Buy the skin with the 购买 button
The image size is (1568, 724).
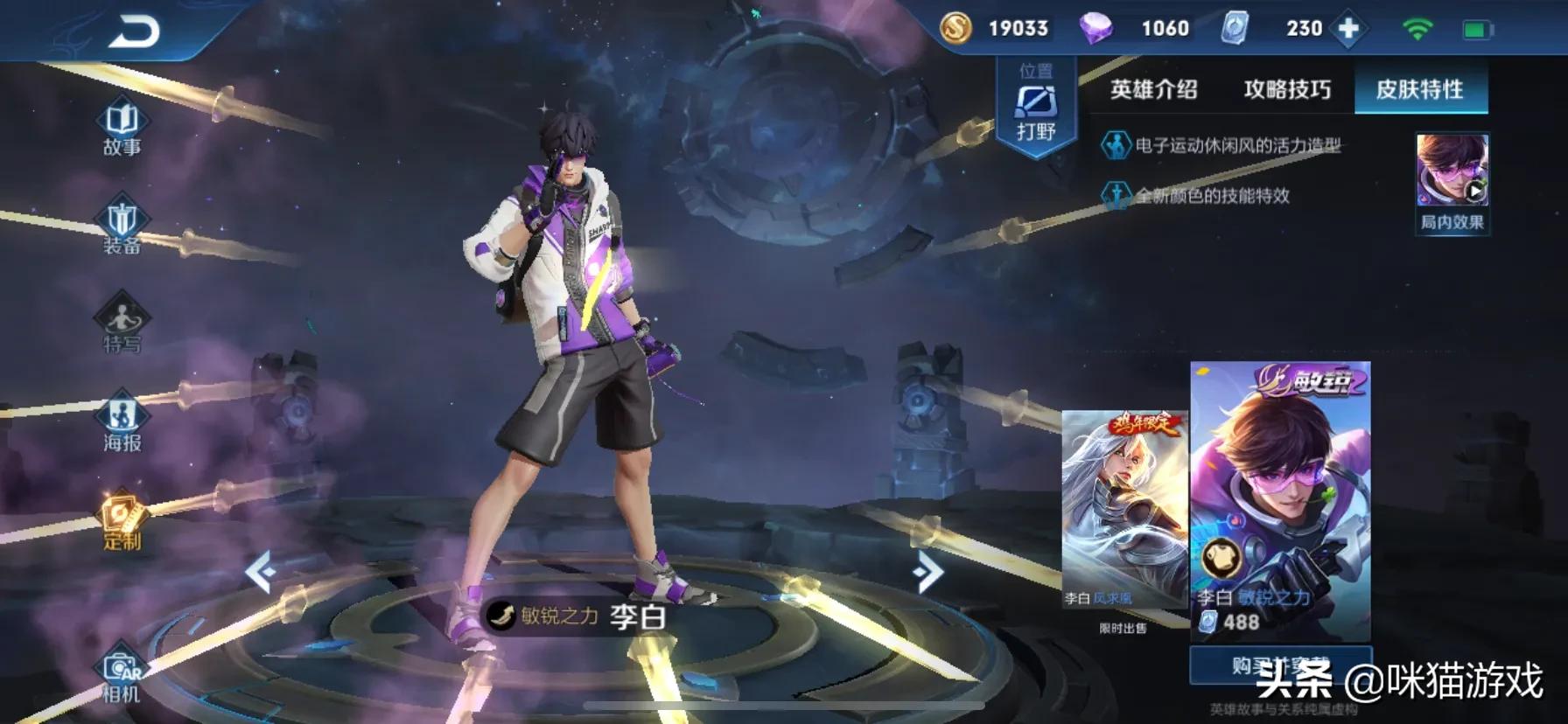pyautogui.click(x=1280, y=666)
